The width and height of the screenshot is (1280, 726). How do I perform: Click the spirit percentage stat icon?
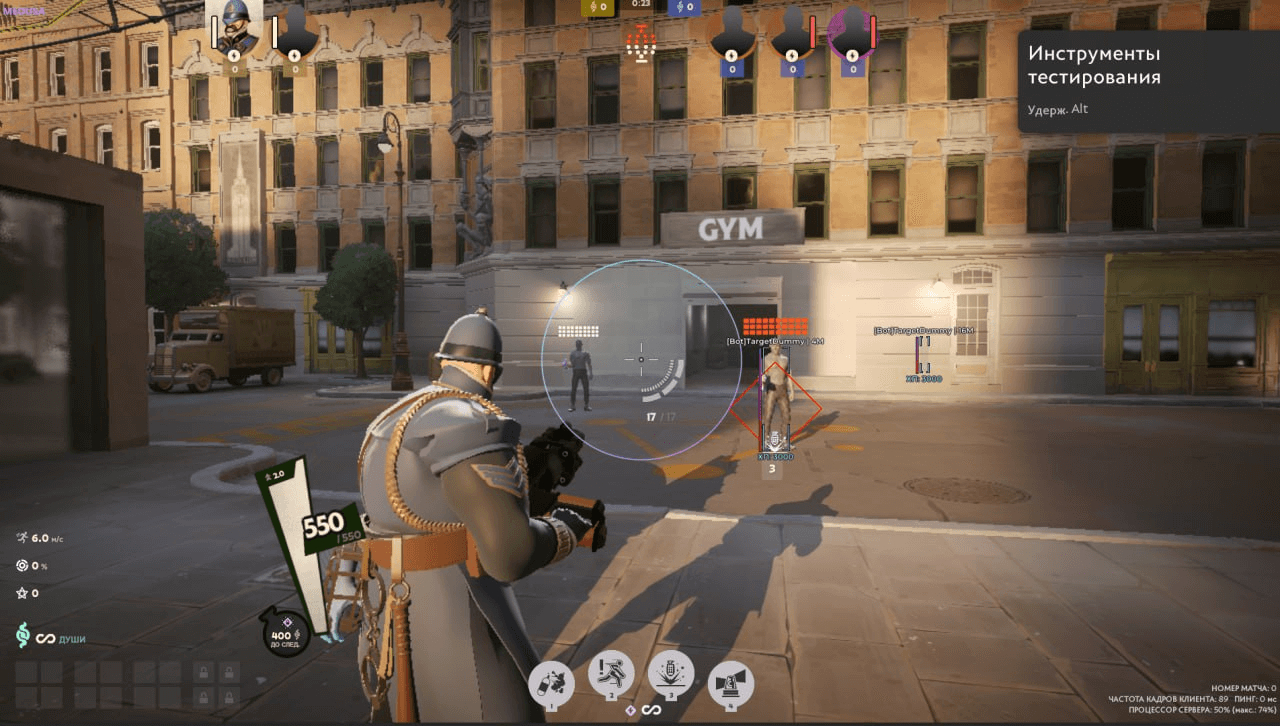click(x=23, y=565)
